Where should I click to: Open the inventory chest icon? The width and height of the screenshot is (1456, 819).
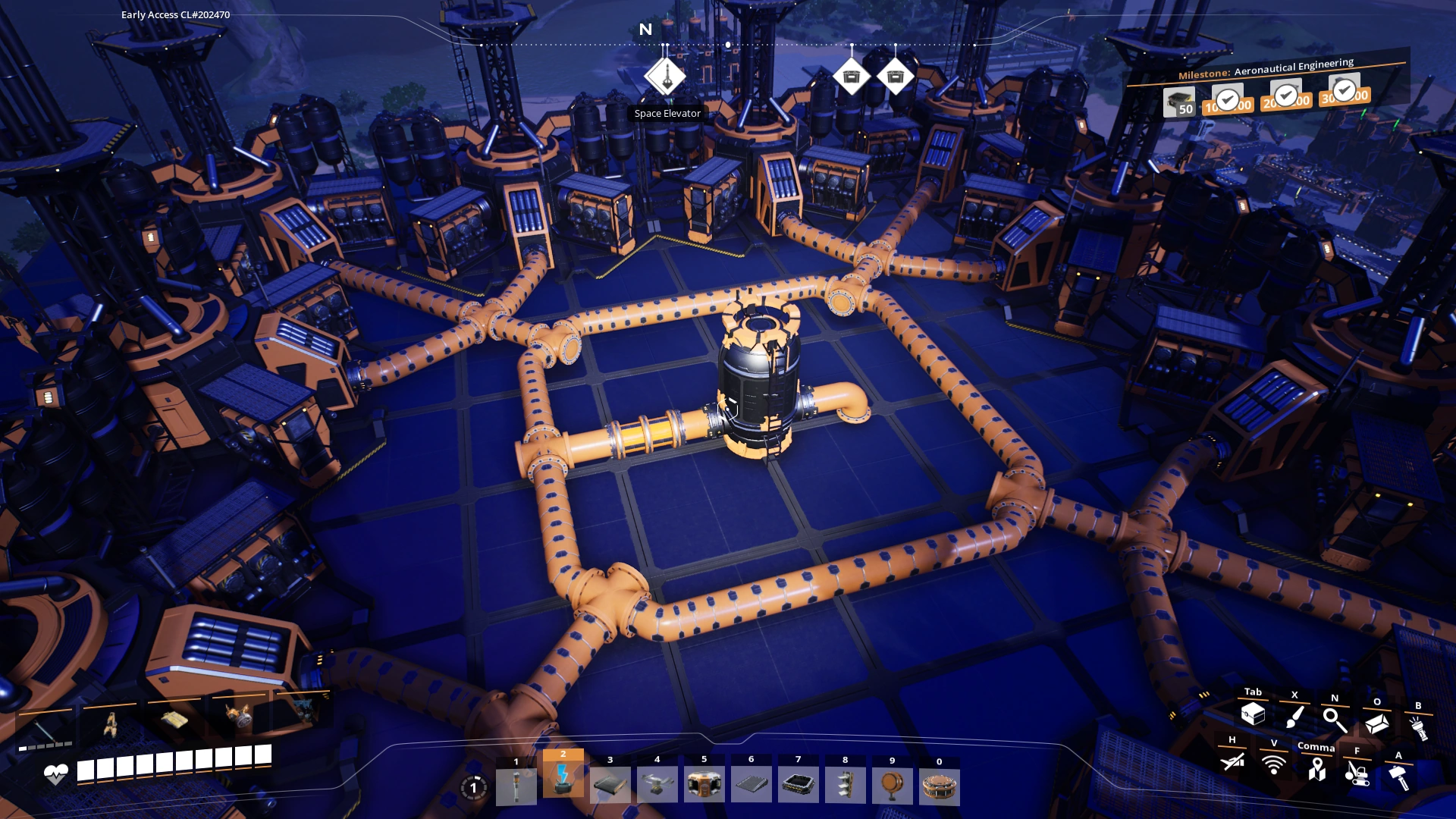[x=1253, y=713]
